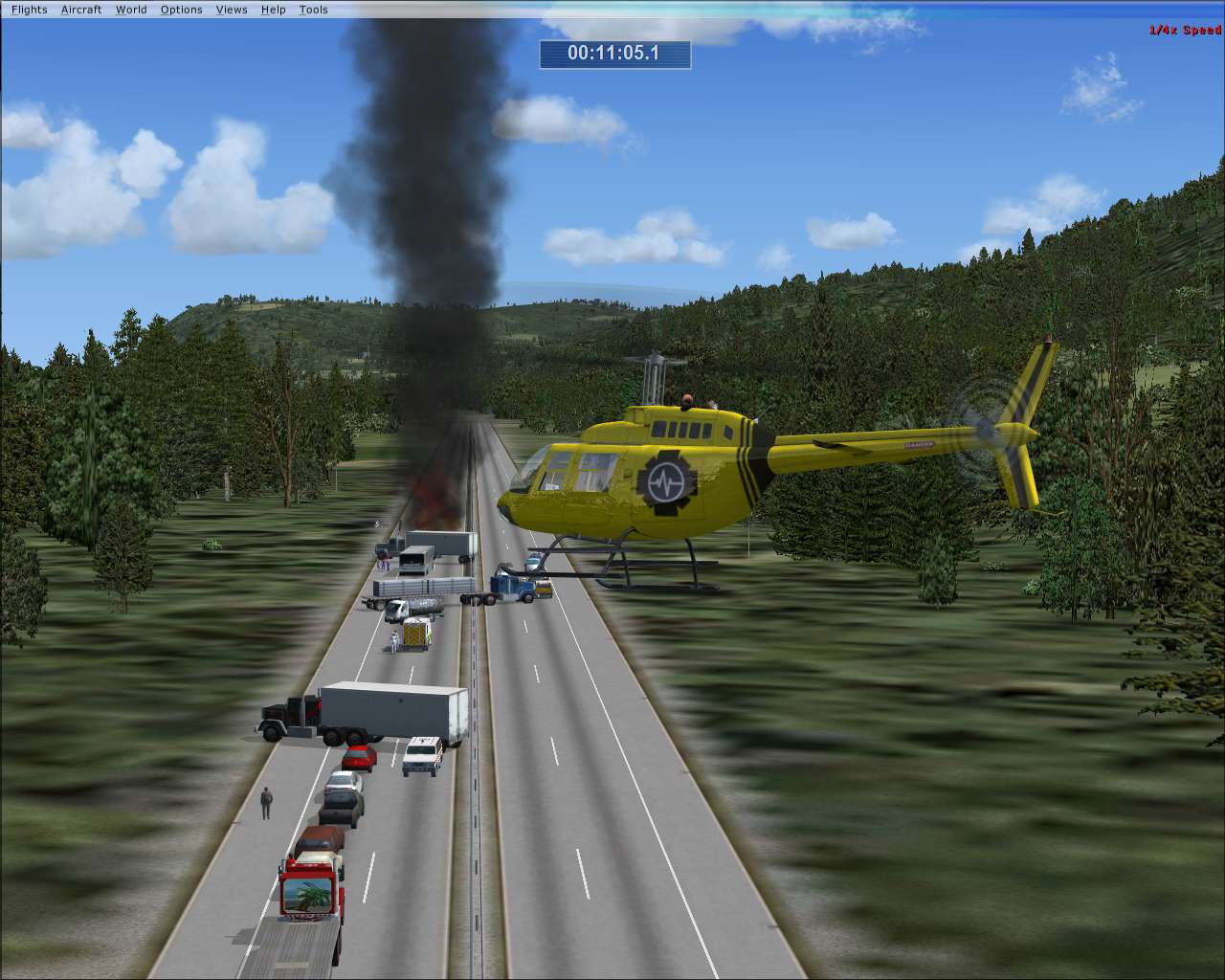
Task: Click the 00:11:05.1 mission timer display
Action: [613, 56]
